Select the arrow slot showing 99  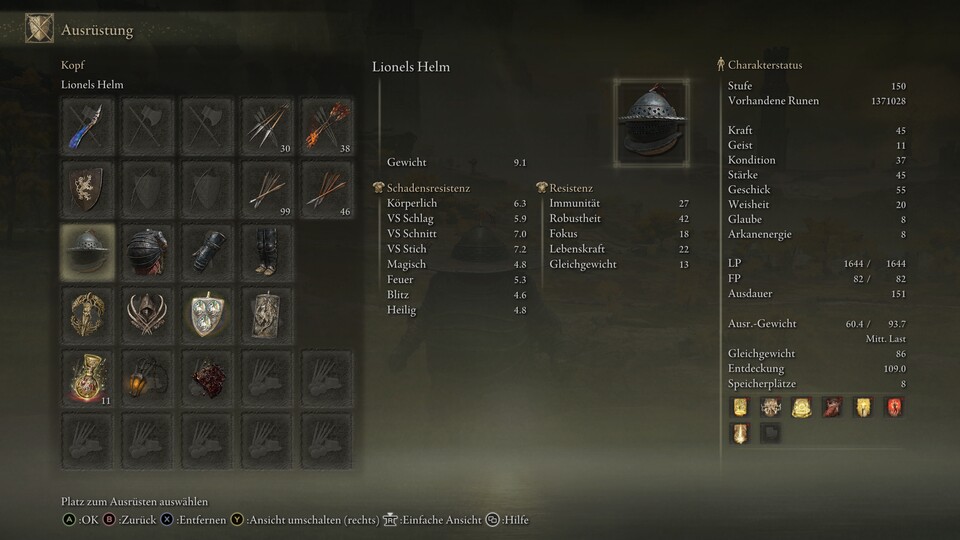coord(267,188)
